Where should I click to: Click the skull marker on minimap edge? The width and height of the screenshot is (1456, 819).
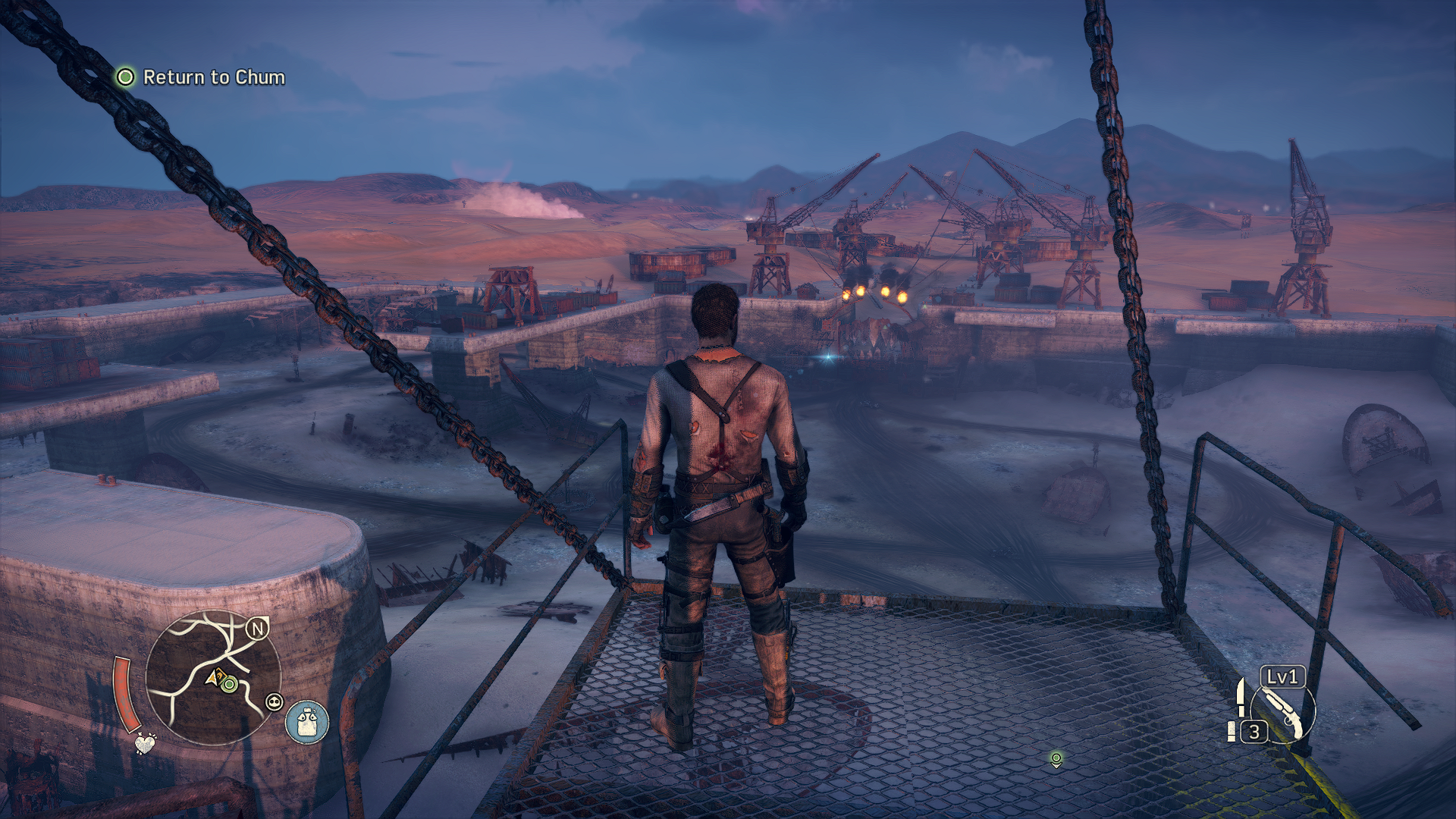tap(274, 702)
